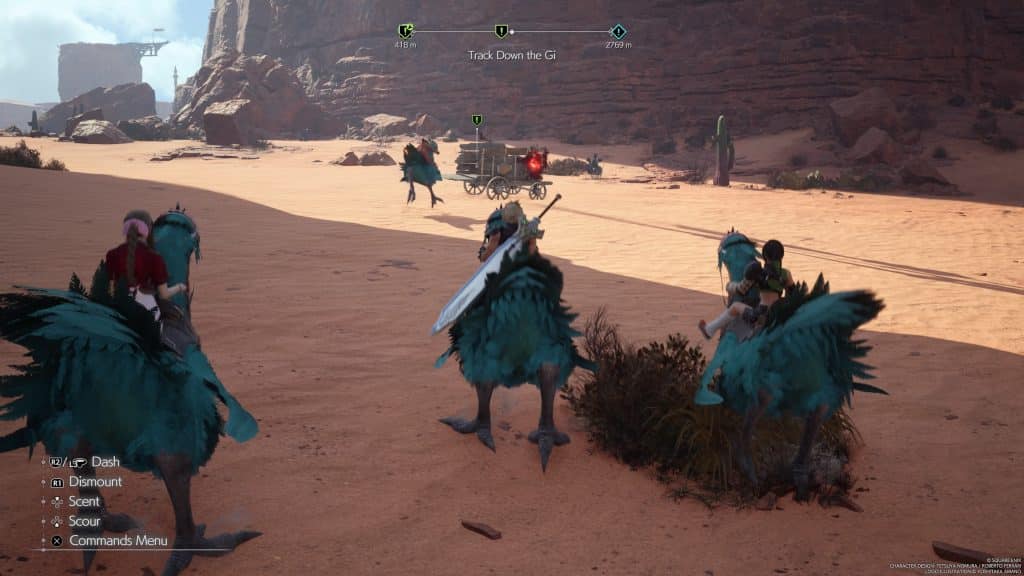Click the quest marker above the wagon

point(477,121)
